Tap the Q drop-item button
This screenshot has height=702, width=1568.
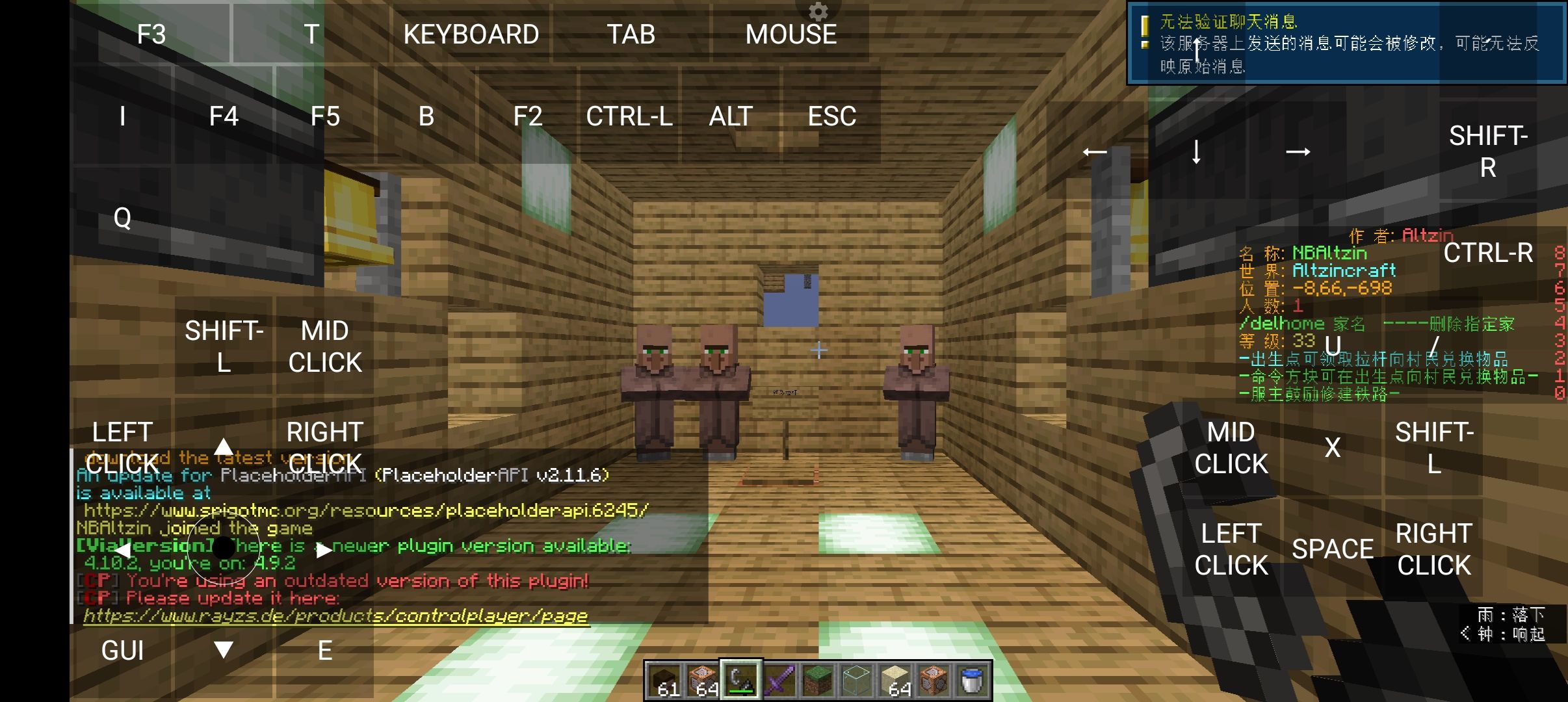click(x=122, y=218)
